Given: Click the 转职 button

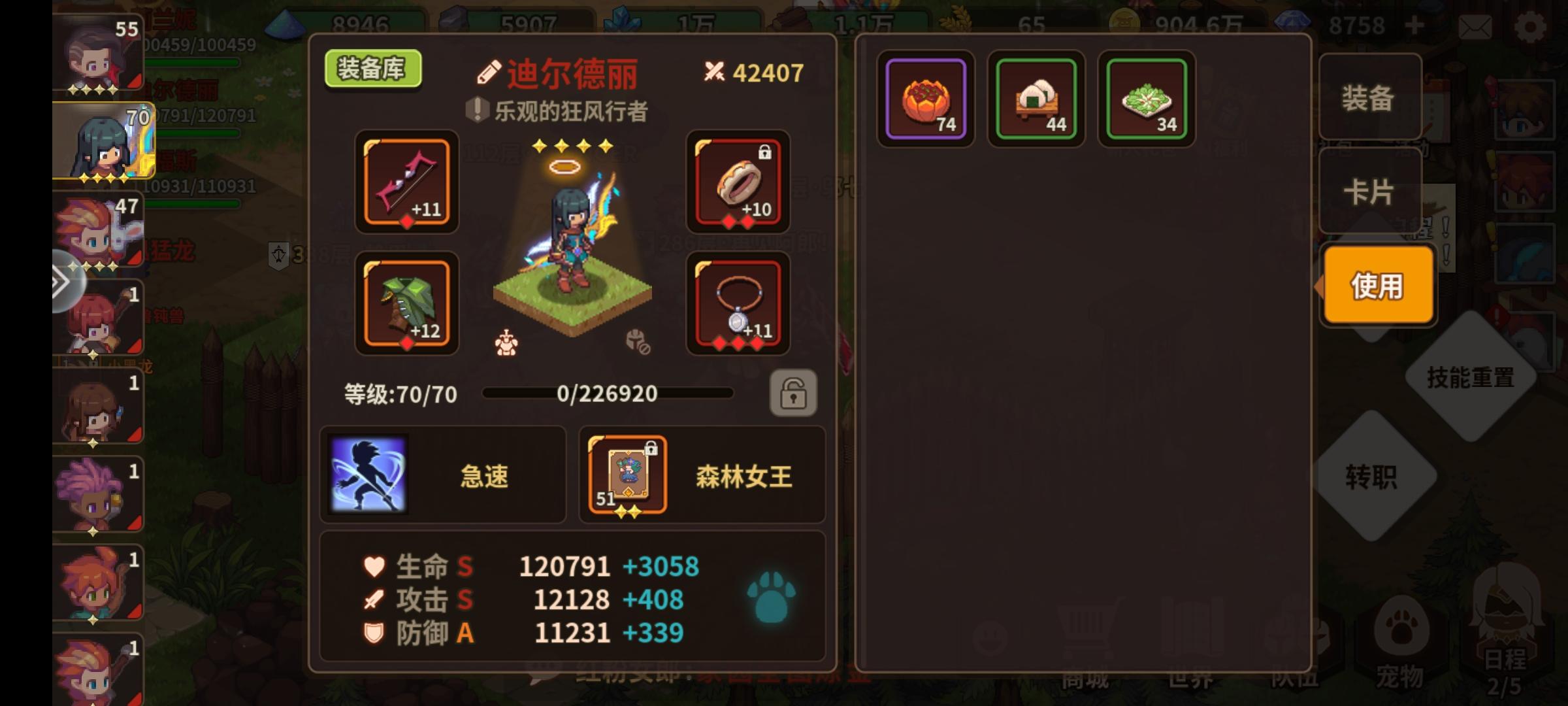Looking at the screenshot, I should (1371, 479).
